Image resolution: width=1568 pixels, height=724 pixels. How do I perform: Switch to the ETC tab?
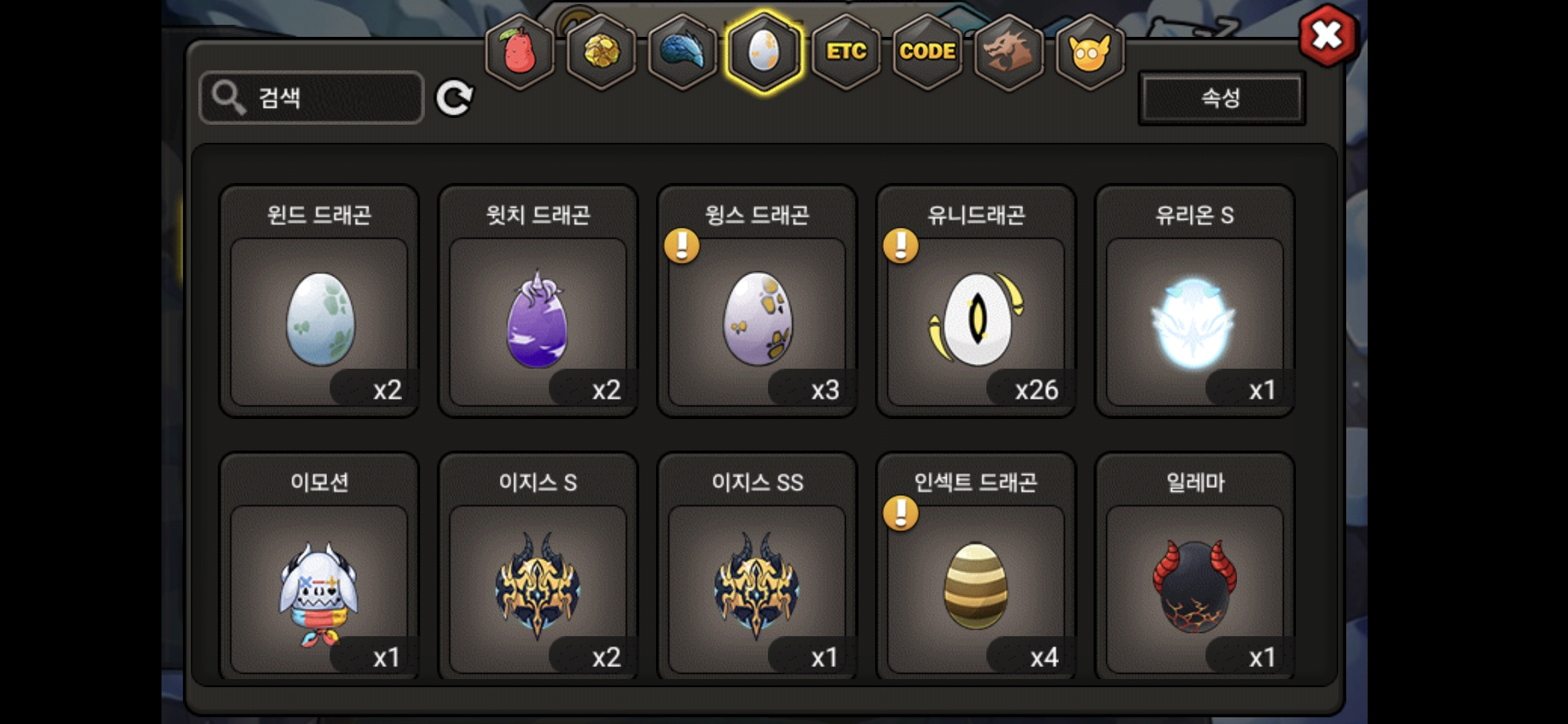click(x=846, y=52)
